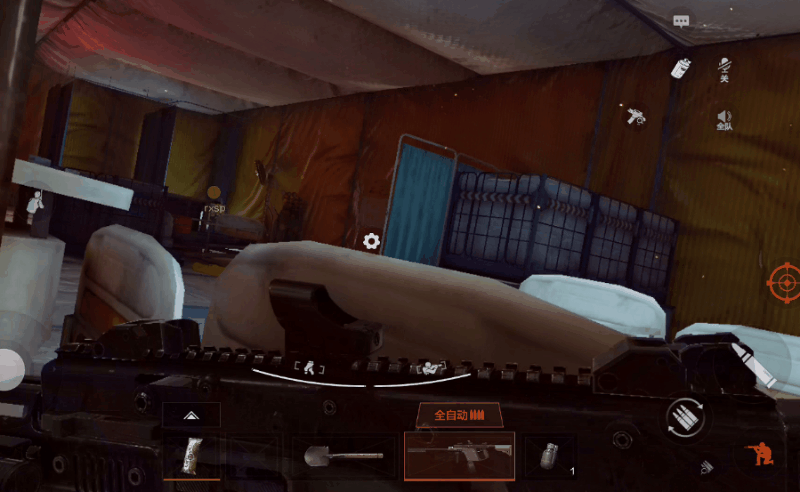Tap the white figure icon on the left
Image resolution: width=800 pixels, height=492 pixels.
pos(36,205)
